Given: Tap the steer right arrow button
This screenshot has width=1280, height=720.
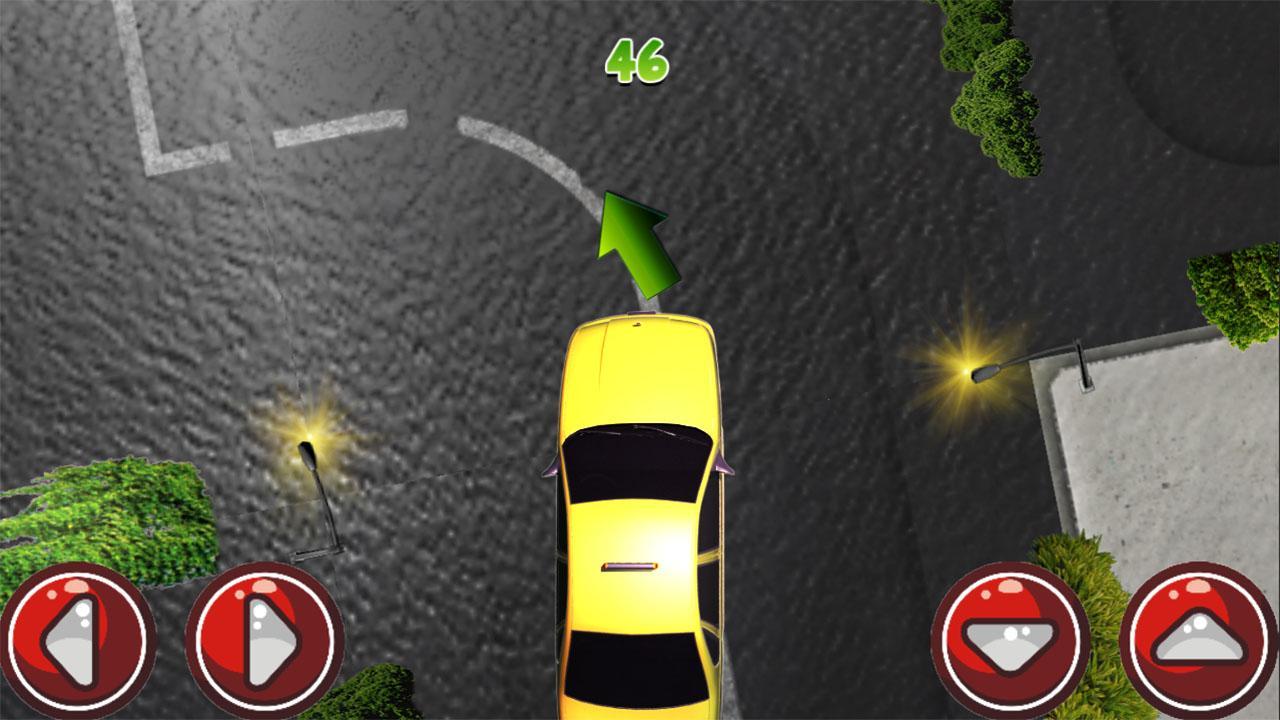Looking at the screenshot, I should pyautogui.click(x=265, y=641).
